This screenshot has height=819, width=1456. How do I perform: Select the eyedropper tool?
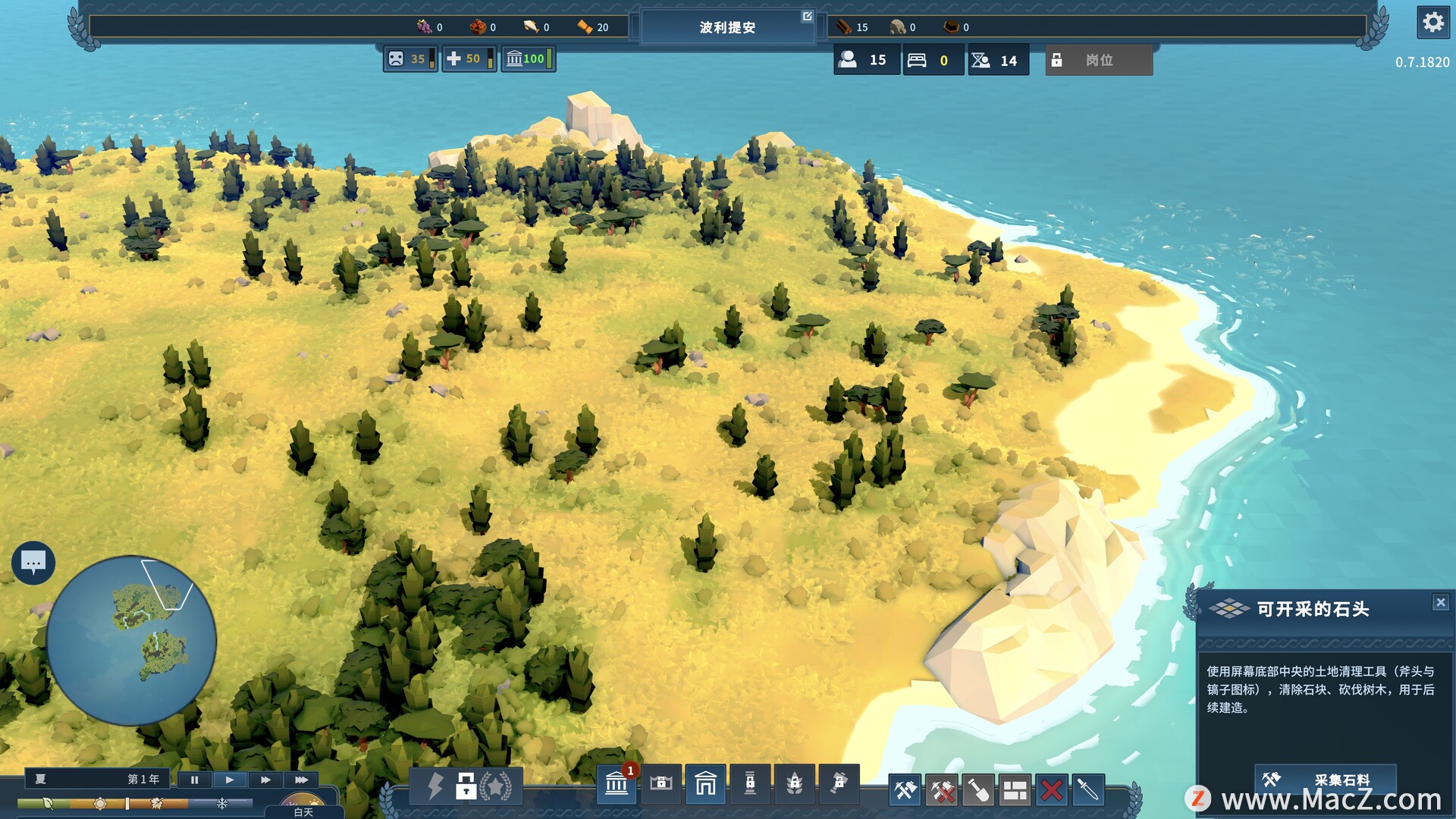[1087, 791]
